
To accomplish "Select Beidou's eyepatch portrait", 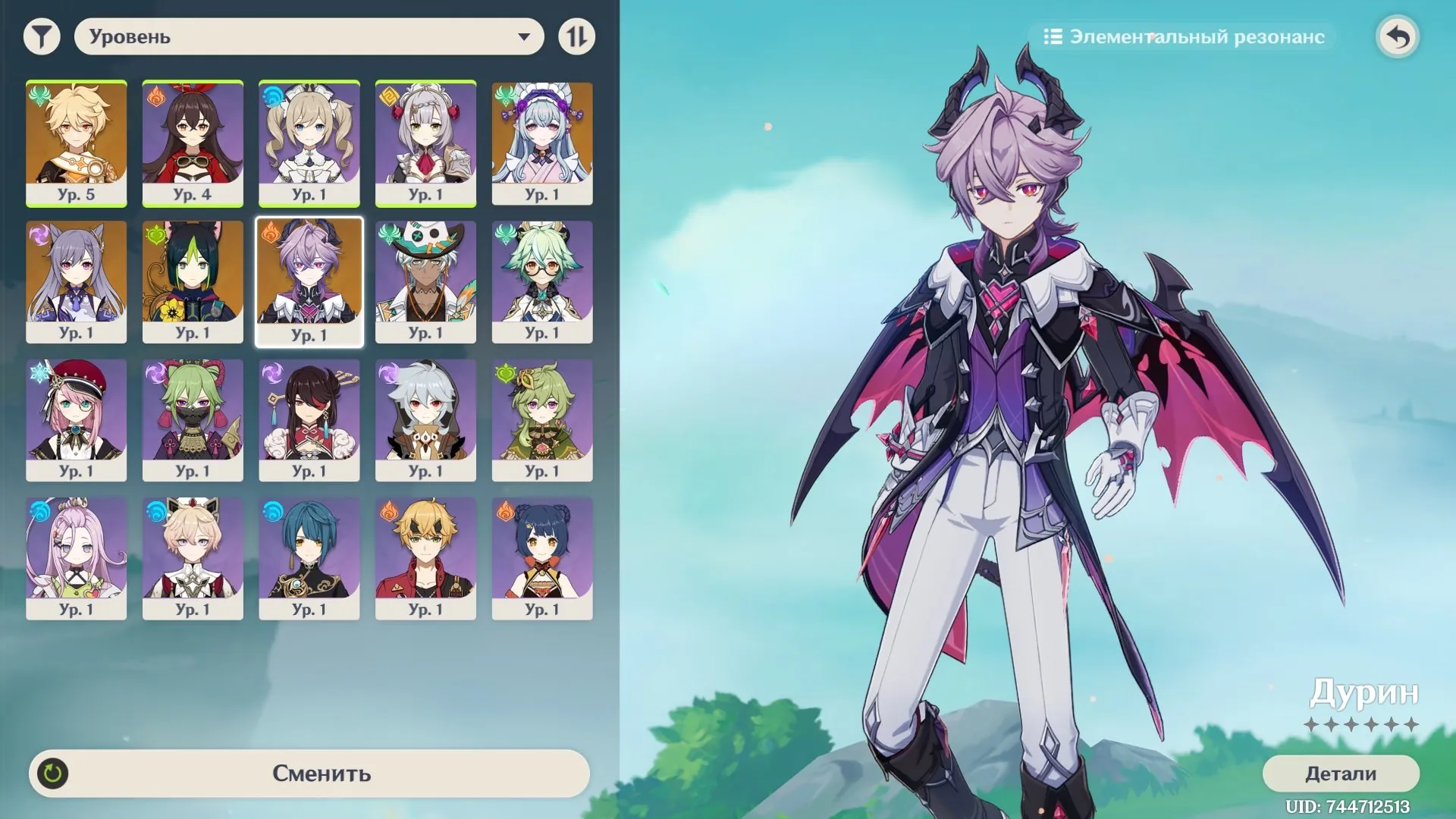I will pos(309,419).
